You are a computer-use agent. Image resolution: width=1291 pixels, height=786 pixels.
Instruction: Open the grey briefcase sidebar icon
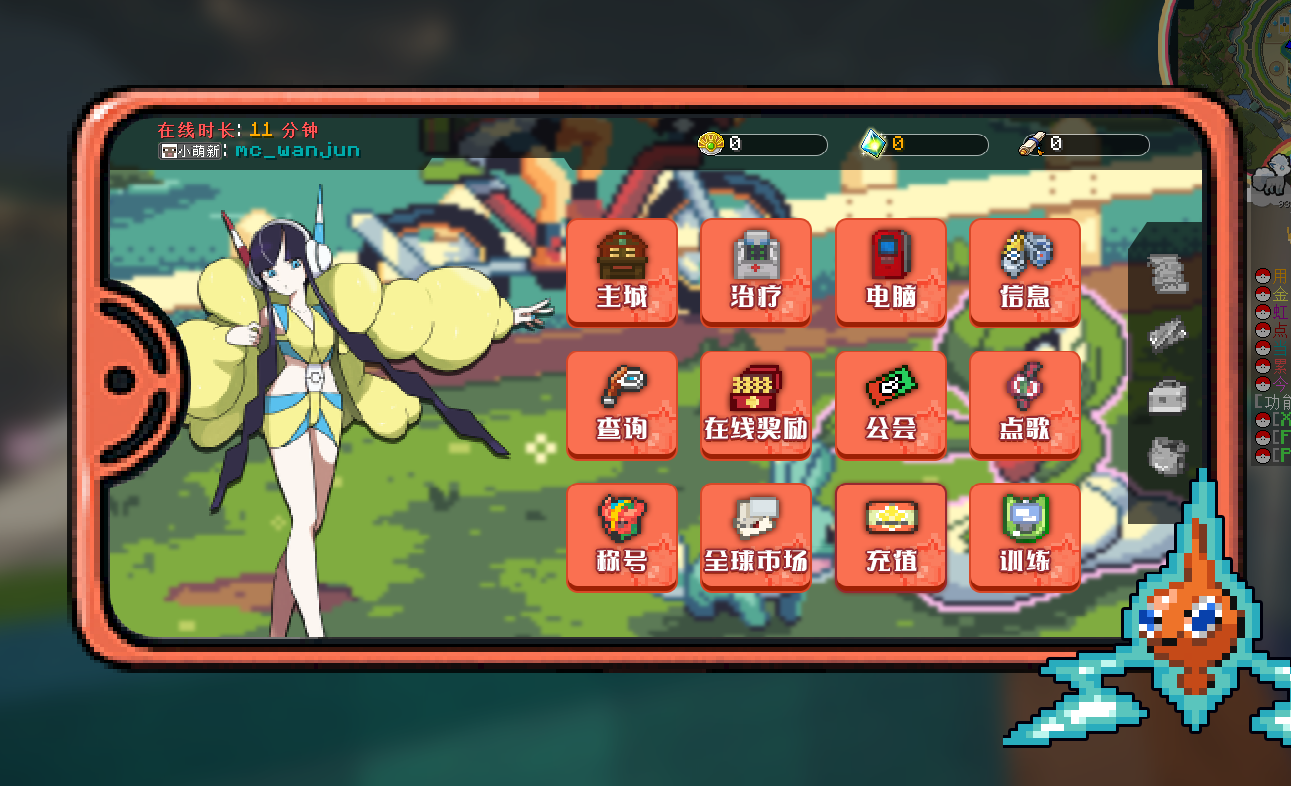point(1167,396)
